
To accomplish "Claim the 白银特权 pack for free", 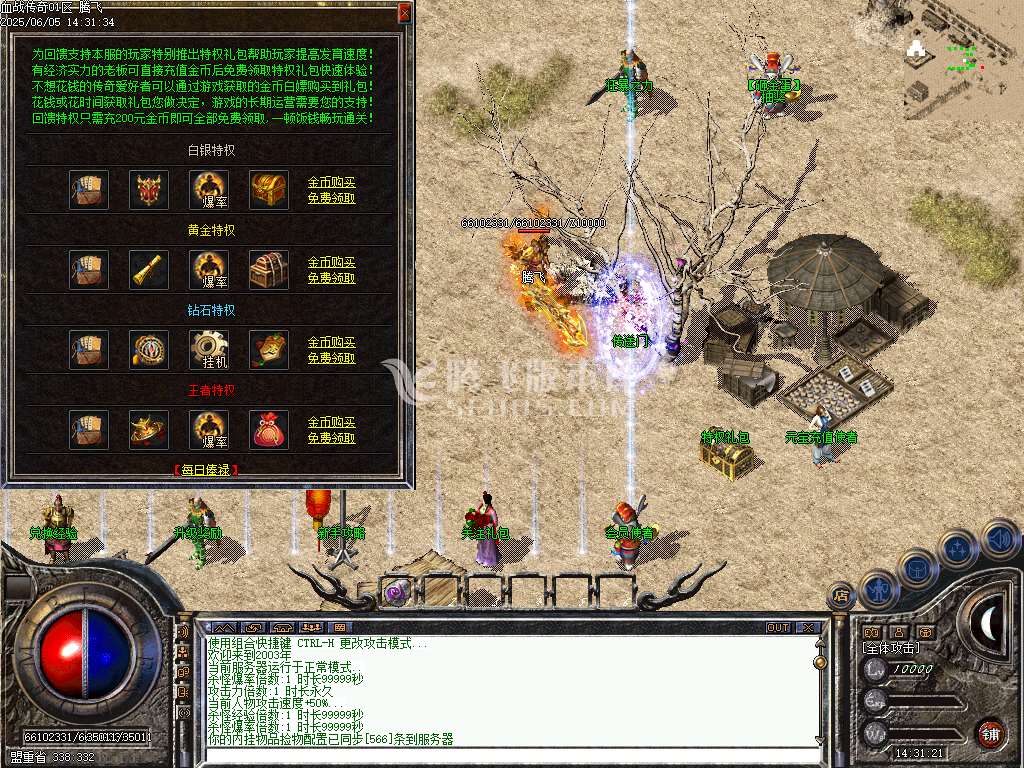I will (x=331, y=198).
